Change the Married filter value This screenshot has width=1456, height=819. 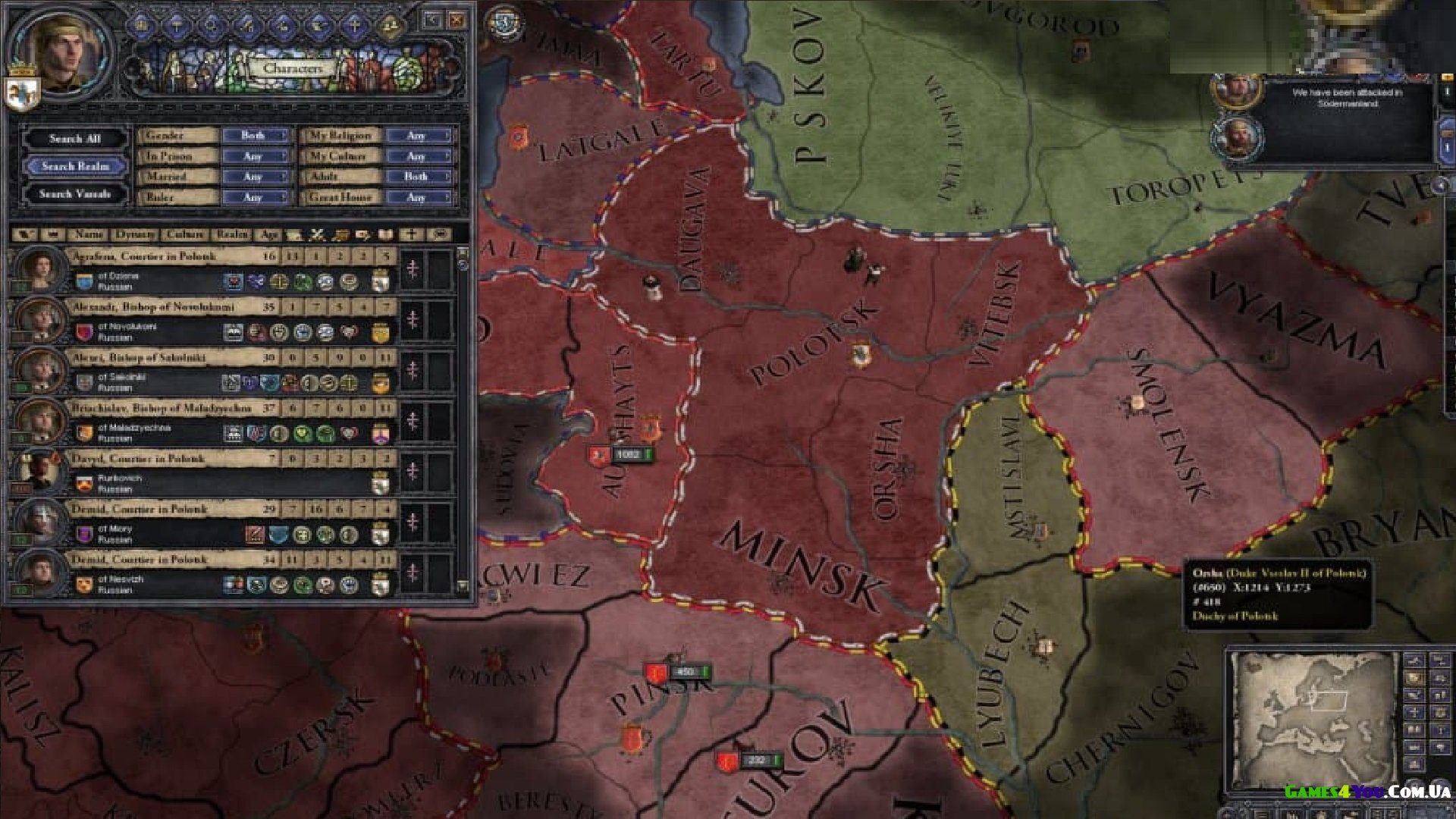(255, 177)
